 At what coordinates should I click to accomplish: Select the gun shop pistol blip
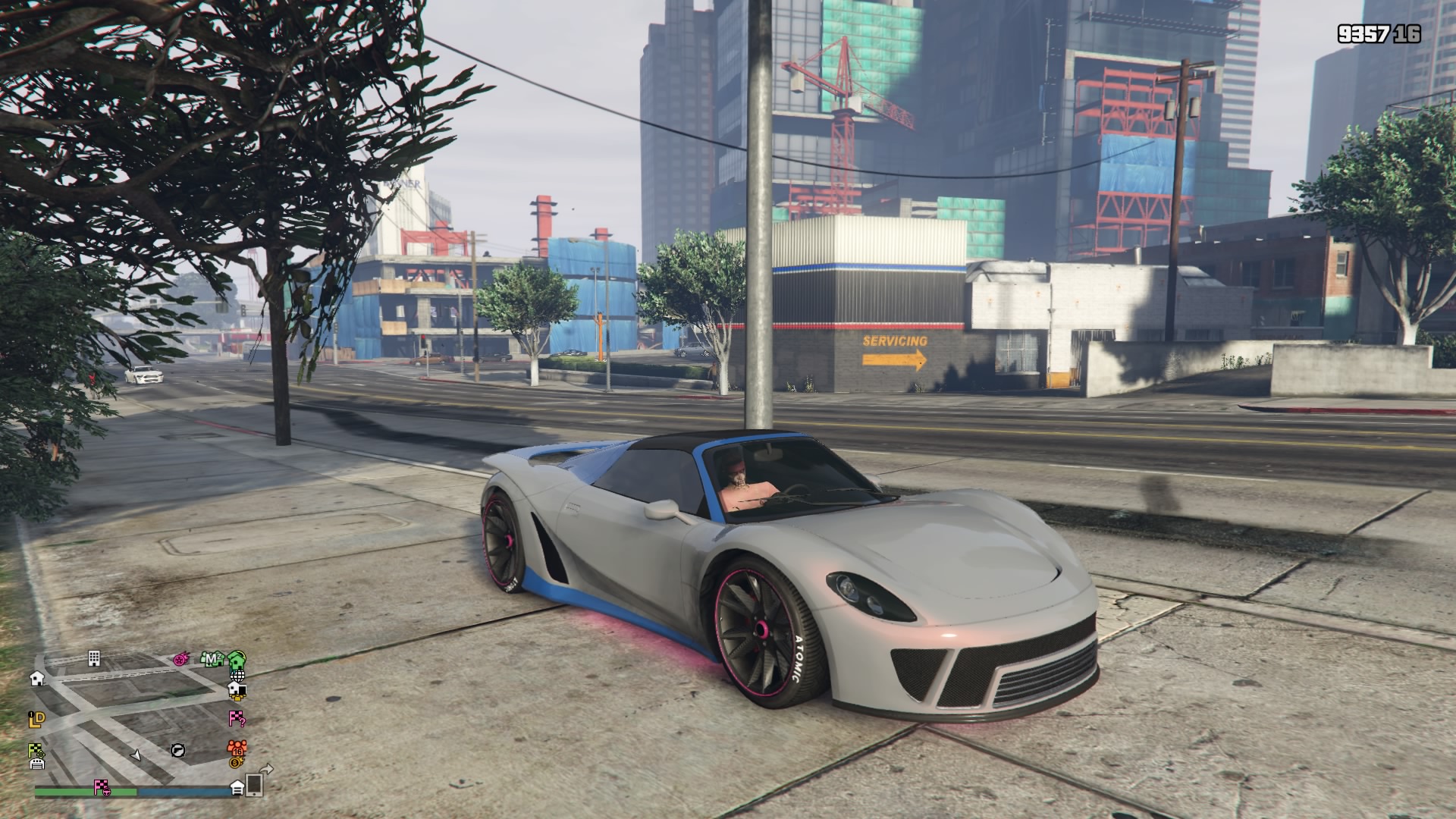(177, 750)
